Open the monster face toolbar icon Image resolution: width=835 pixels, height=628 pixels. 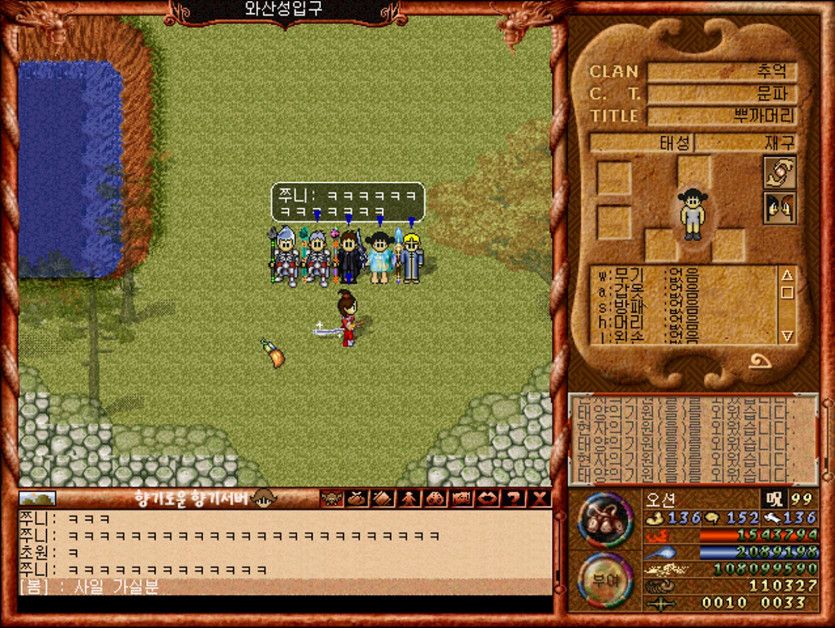click(331, 498)
